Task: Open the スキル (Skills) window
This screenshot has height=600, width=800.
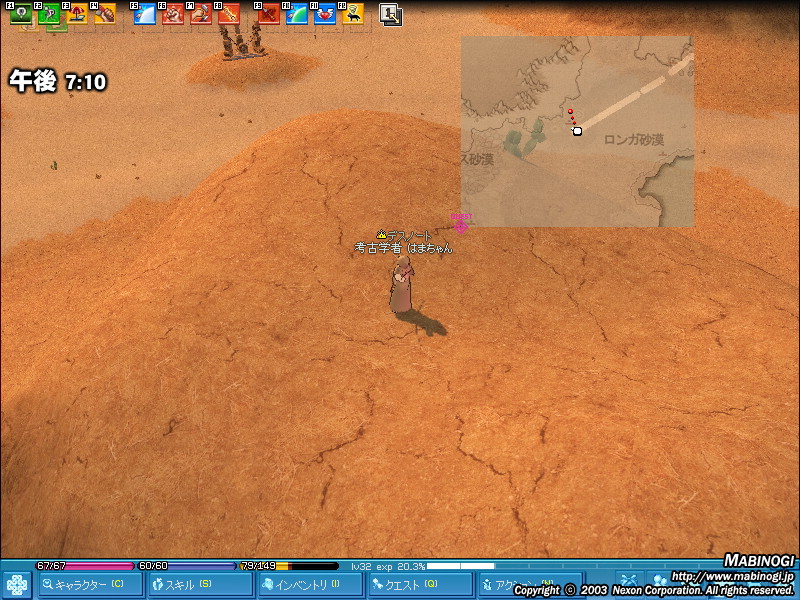Action: (x=200, y=584)
